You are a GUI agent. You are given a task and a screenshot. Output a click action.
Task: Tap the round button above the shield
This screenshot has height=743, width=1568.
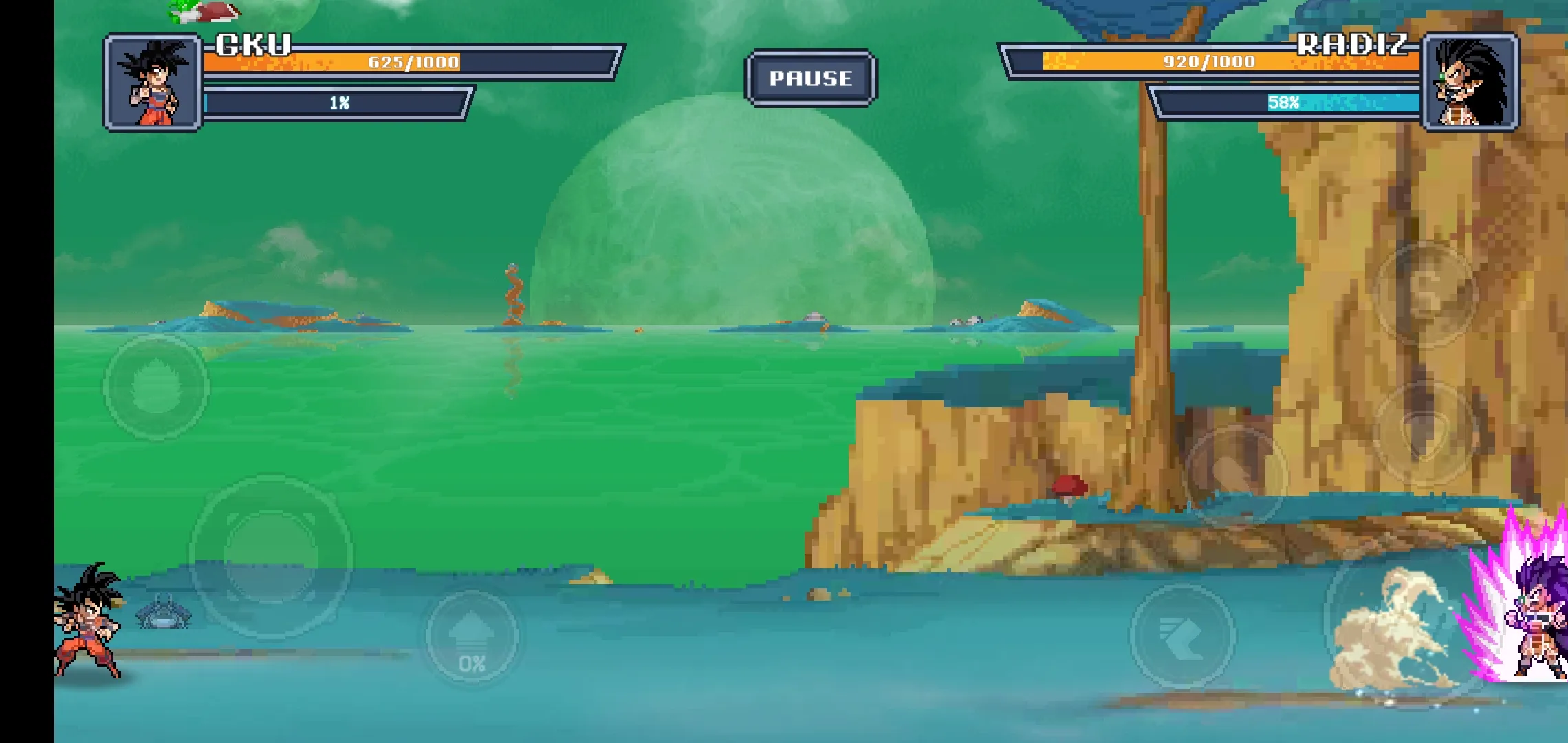pos(1425,292)
